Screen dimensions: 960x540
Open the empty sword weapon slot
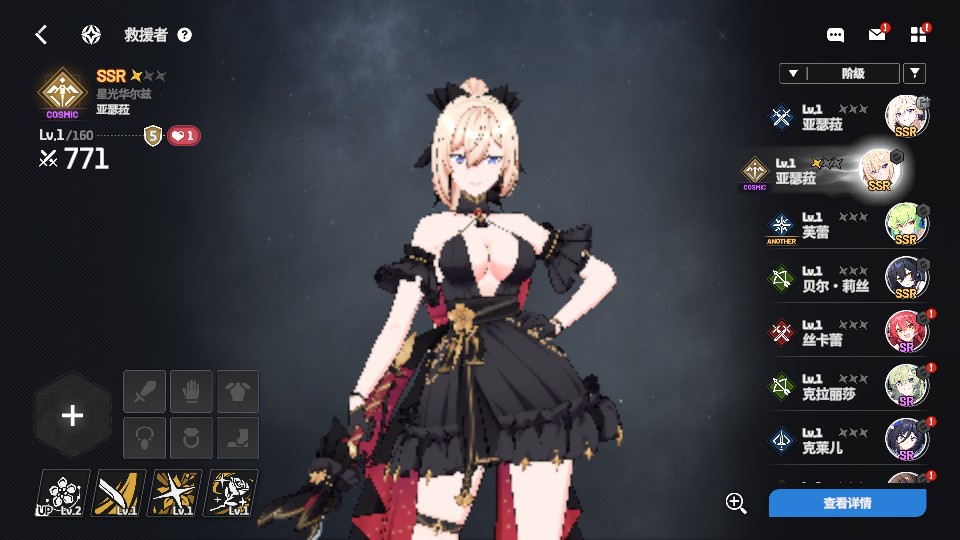144,391
